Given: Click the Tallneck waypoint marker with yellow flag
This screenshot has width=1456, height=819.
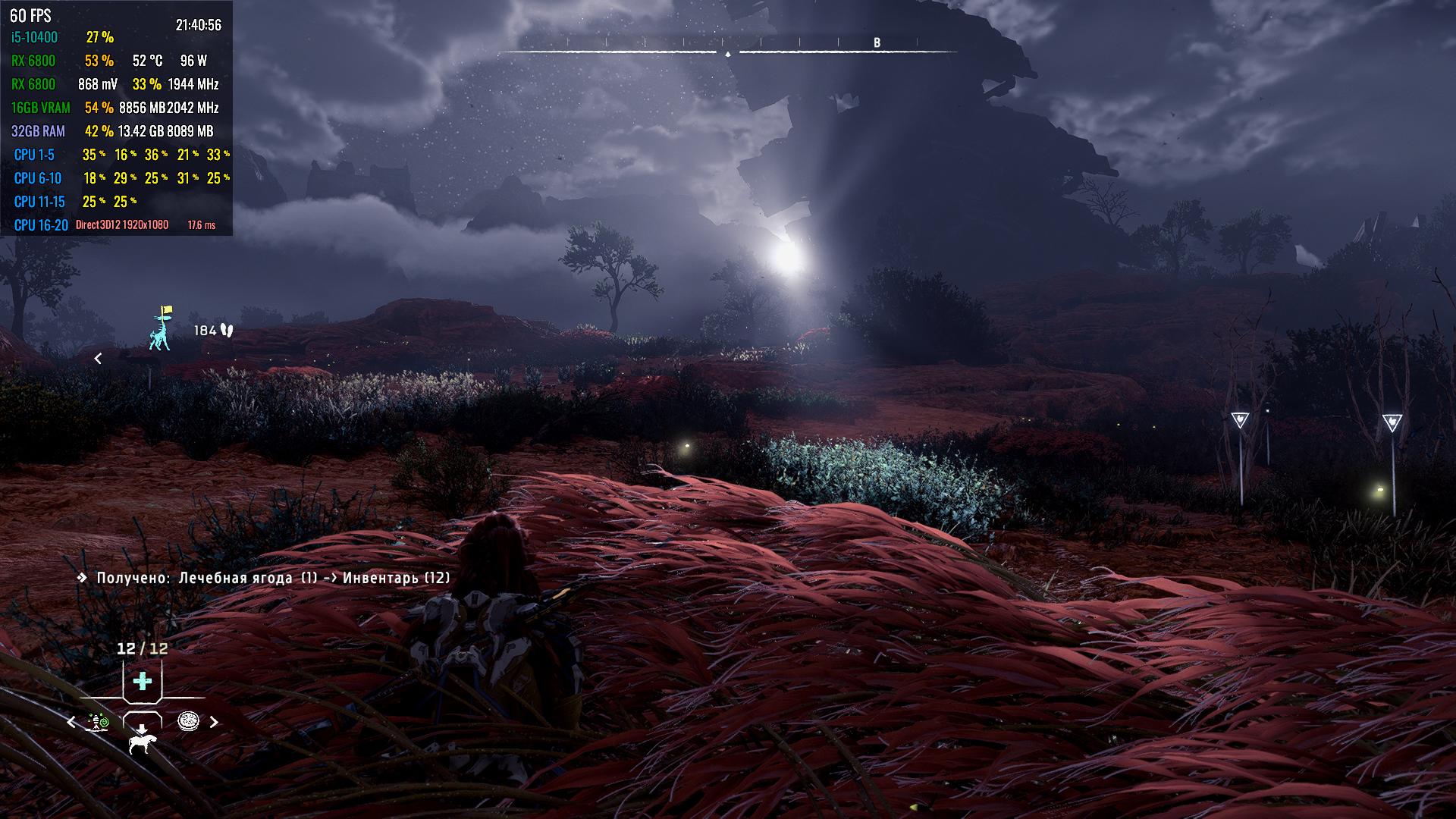Looking at the screenshot, I should [x=160, y=329].
